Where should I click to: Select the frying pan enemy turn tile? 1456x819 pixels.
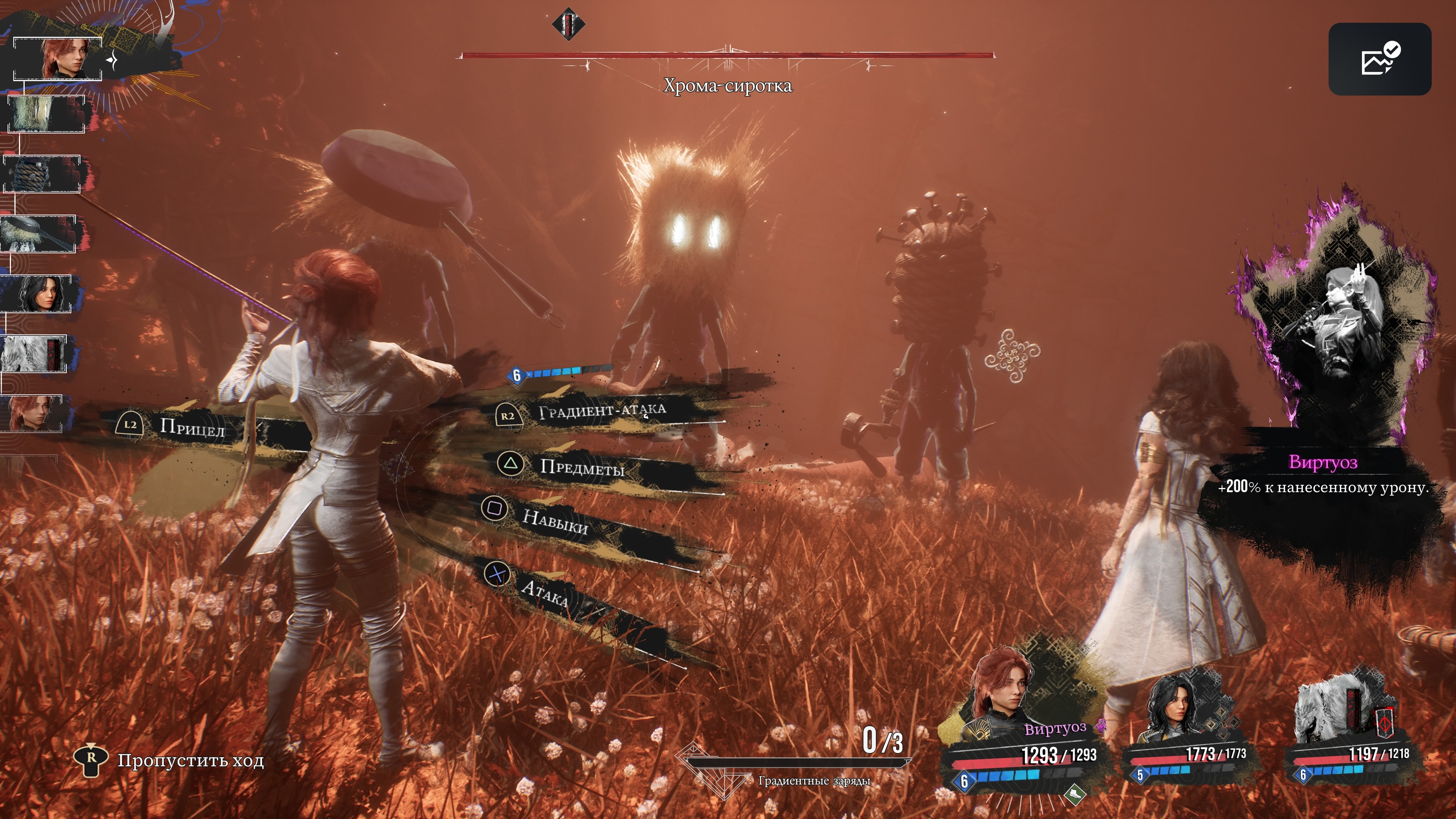[38, 234]
